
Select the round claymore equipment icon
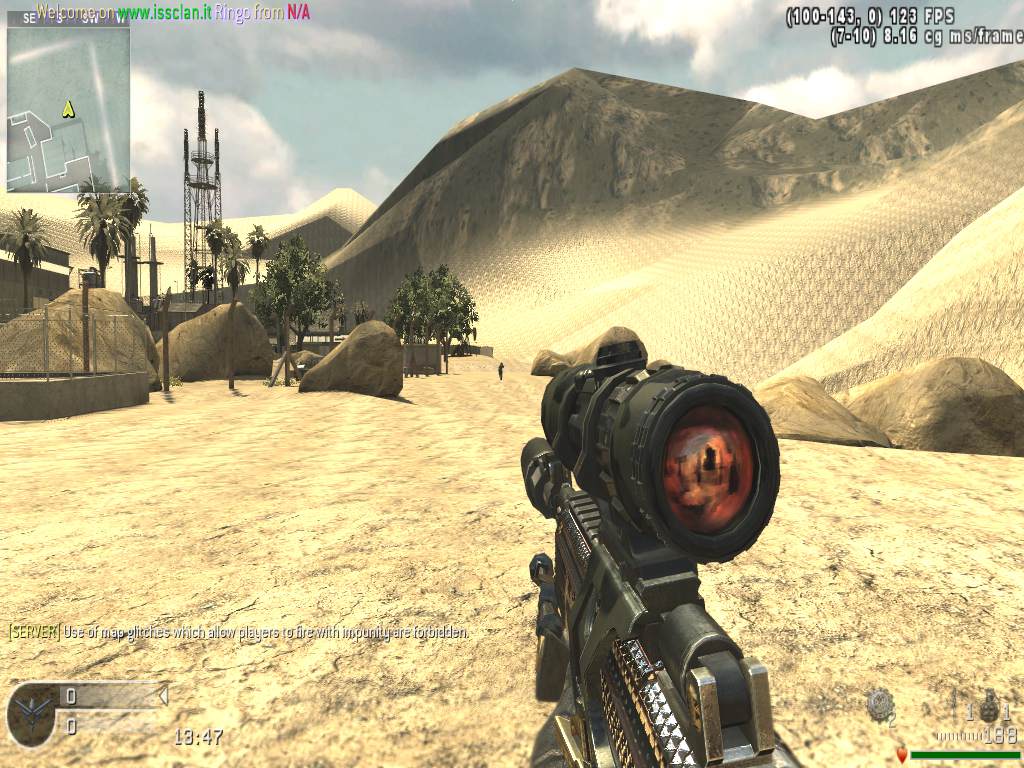coord(880,704)
